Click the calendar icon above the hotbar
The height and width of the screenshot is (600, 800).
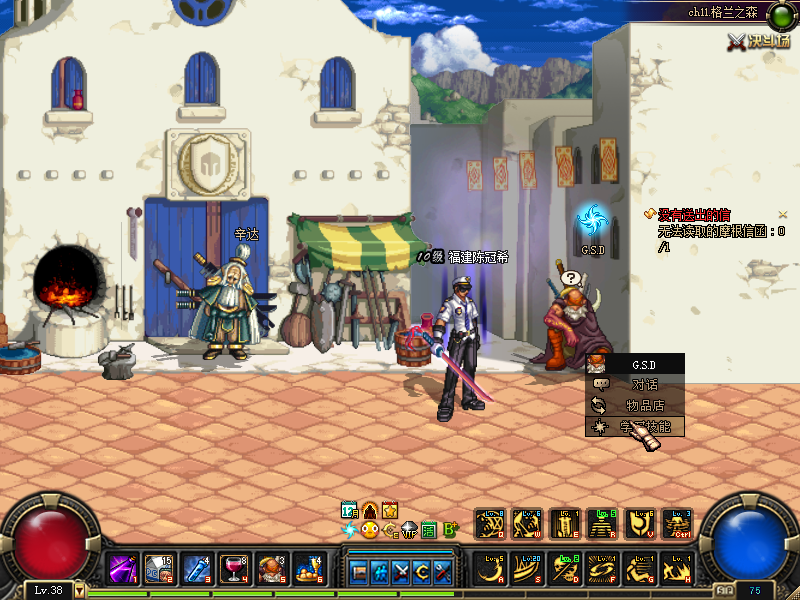(350, 510)
